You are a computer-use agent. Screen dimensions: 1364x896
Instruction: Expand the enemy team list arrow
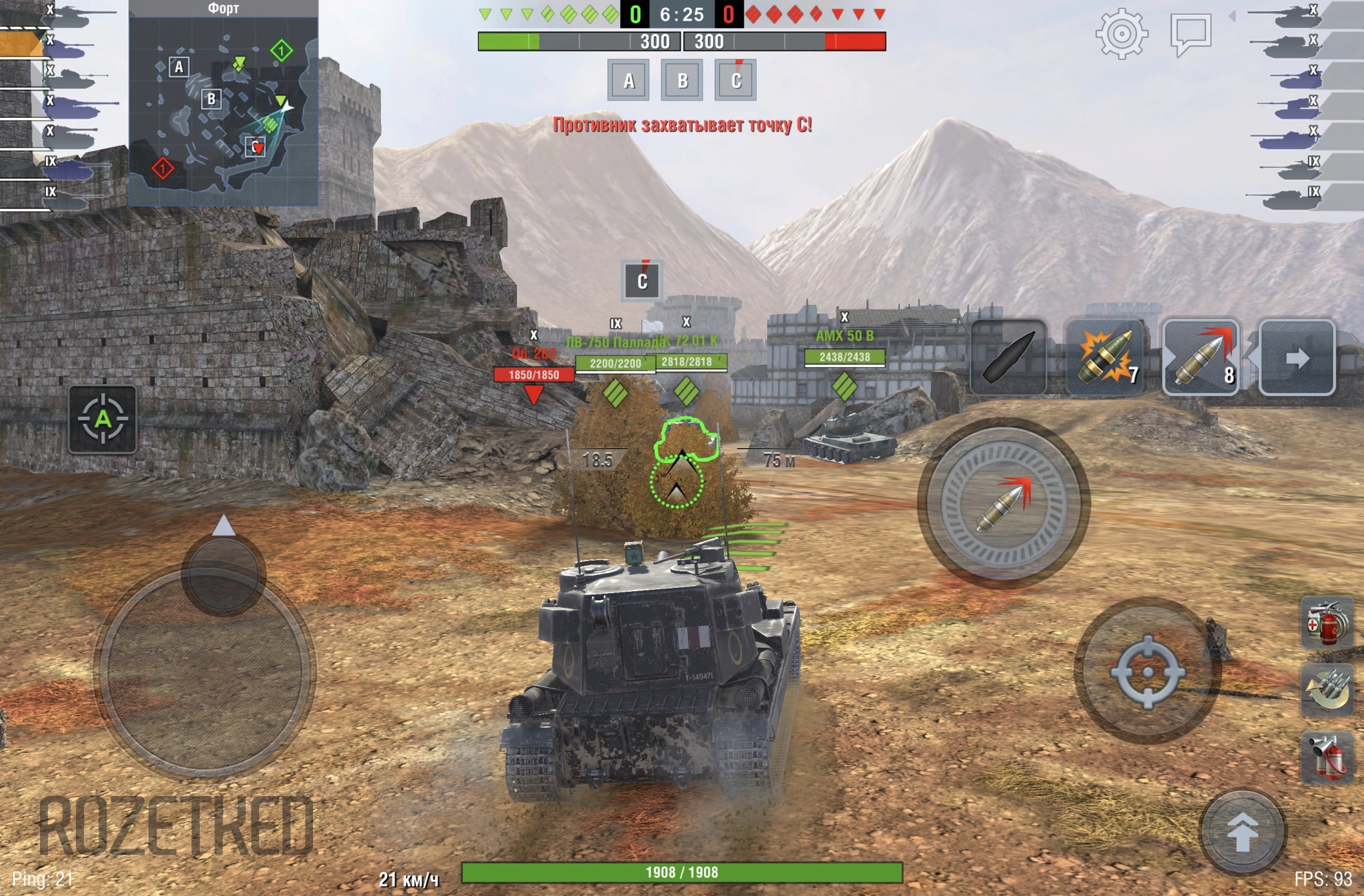pyautogui.click(x=1232, y=16)
